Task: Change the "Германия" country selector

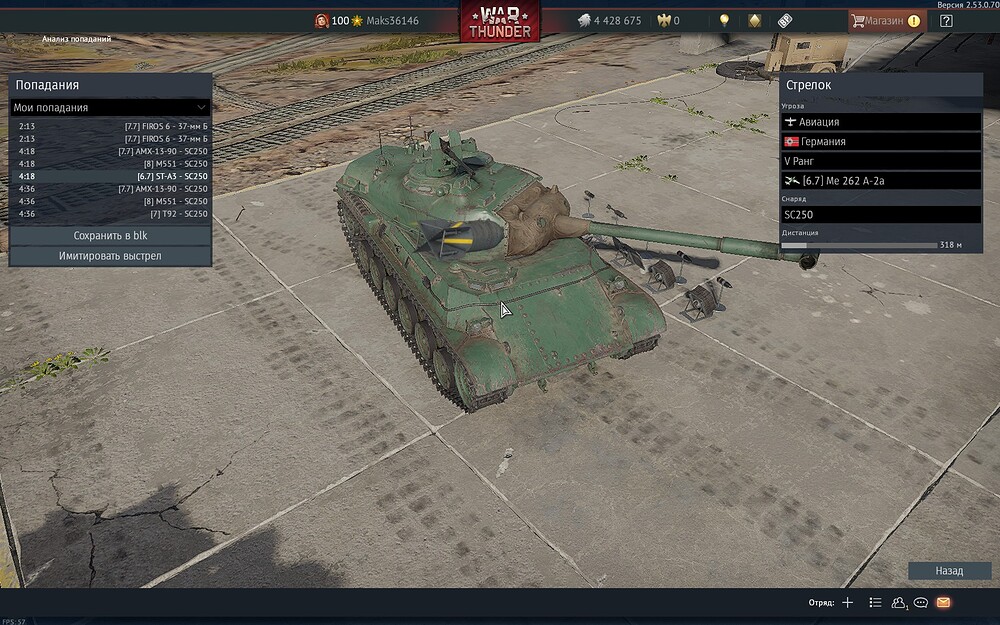Action: point(880,142)
